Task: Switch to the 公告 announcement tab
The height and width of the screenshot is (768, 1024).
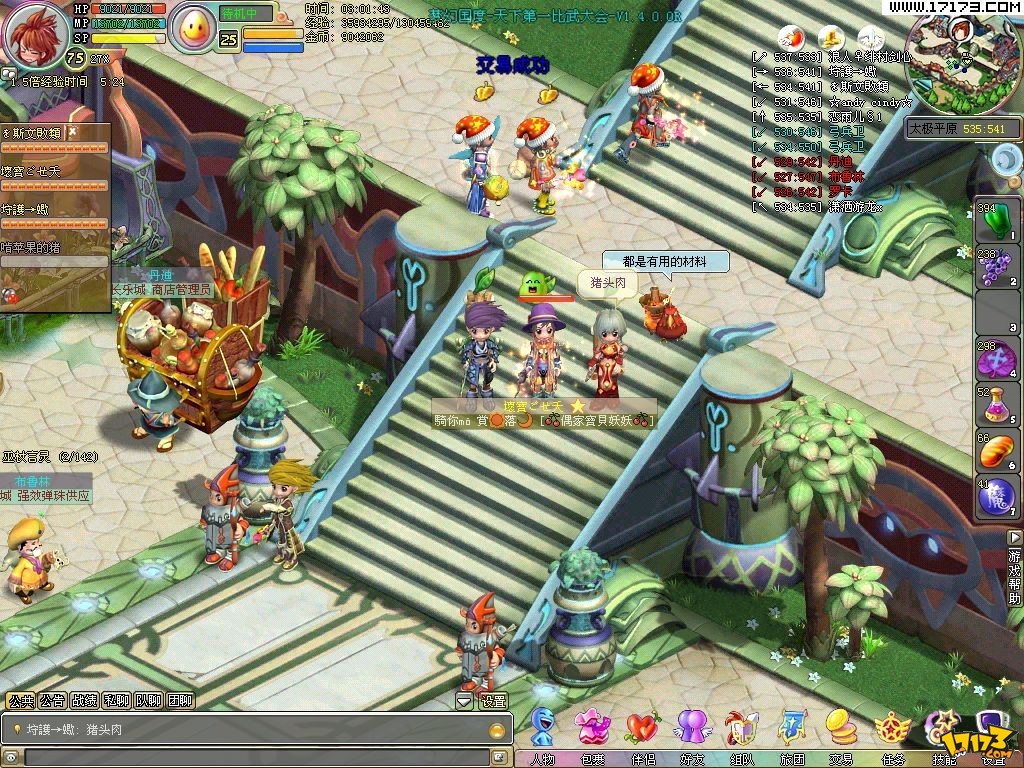Action: (x=53, y=701)
